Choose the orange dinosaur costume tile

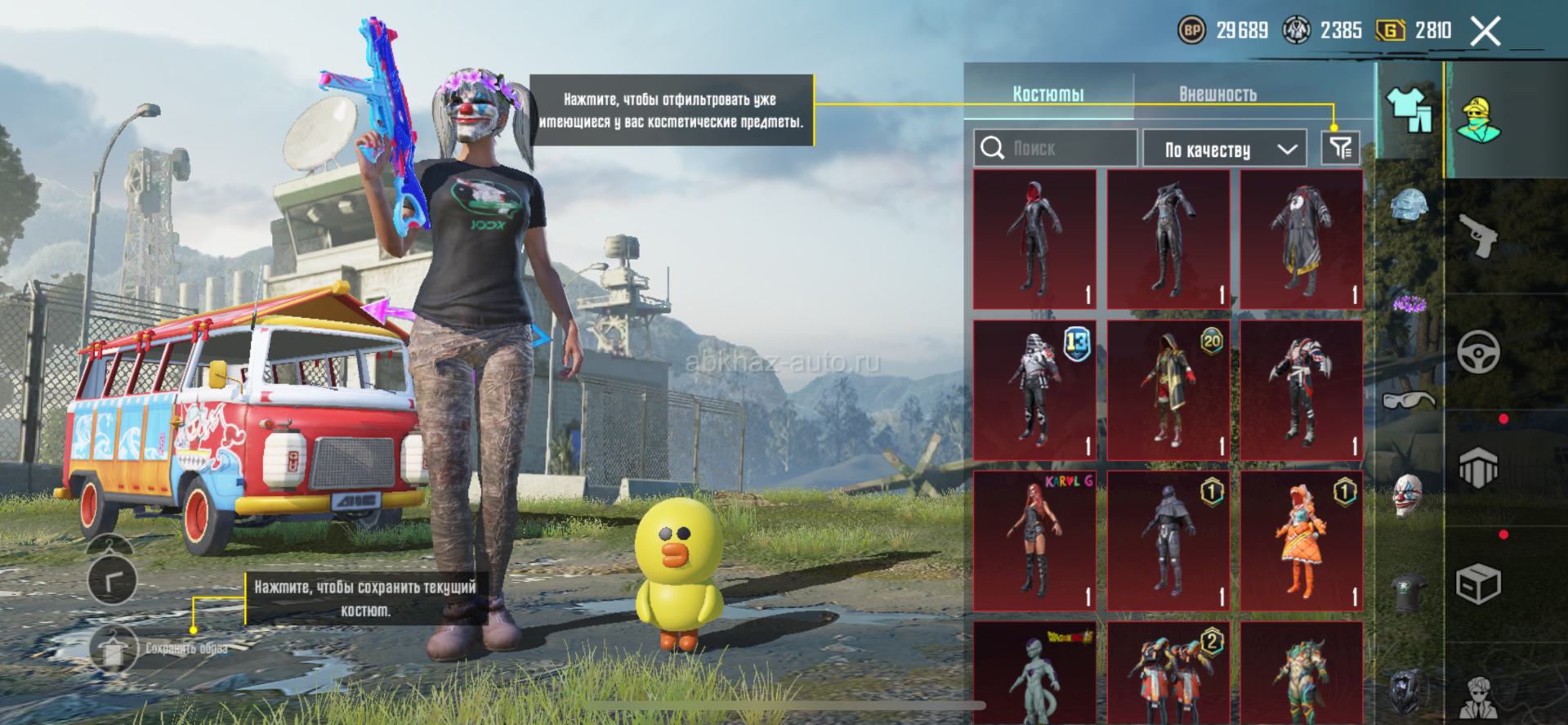tap(1302, 540)
